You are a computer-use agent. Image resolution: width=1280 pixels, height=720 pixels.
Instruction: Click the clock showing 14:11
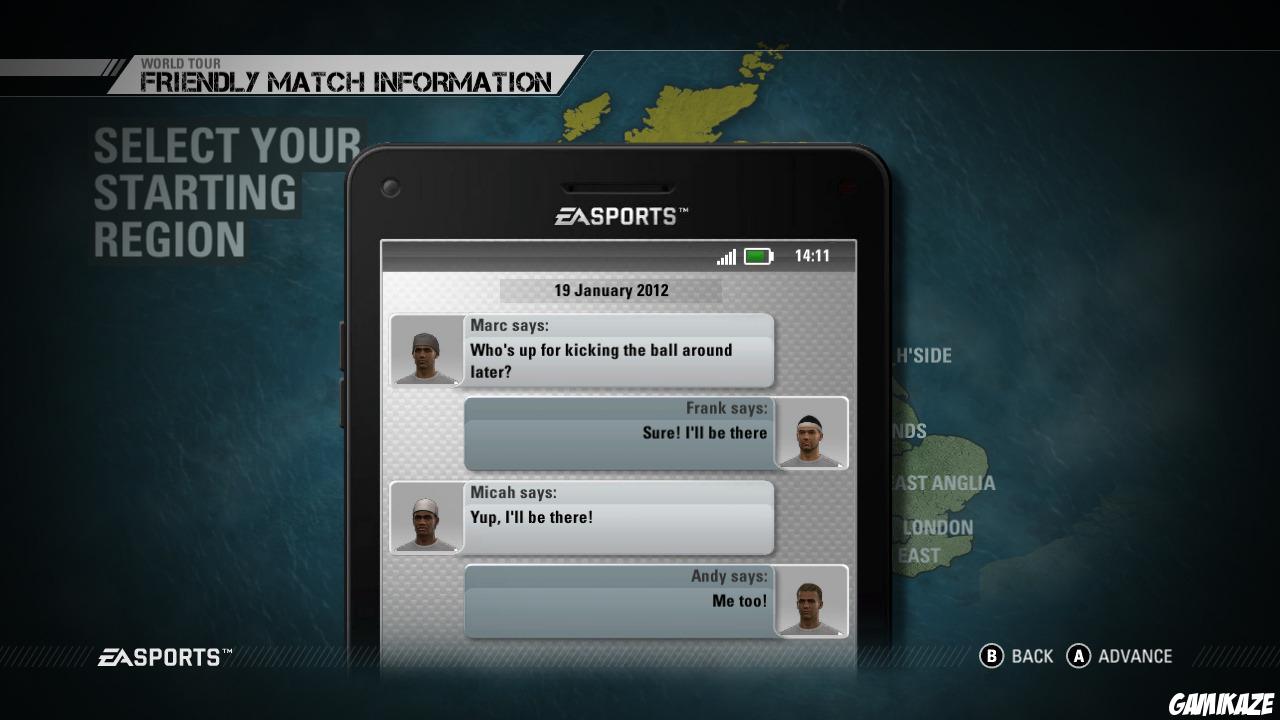pyautogui.click(x=813, y=256)
